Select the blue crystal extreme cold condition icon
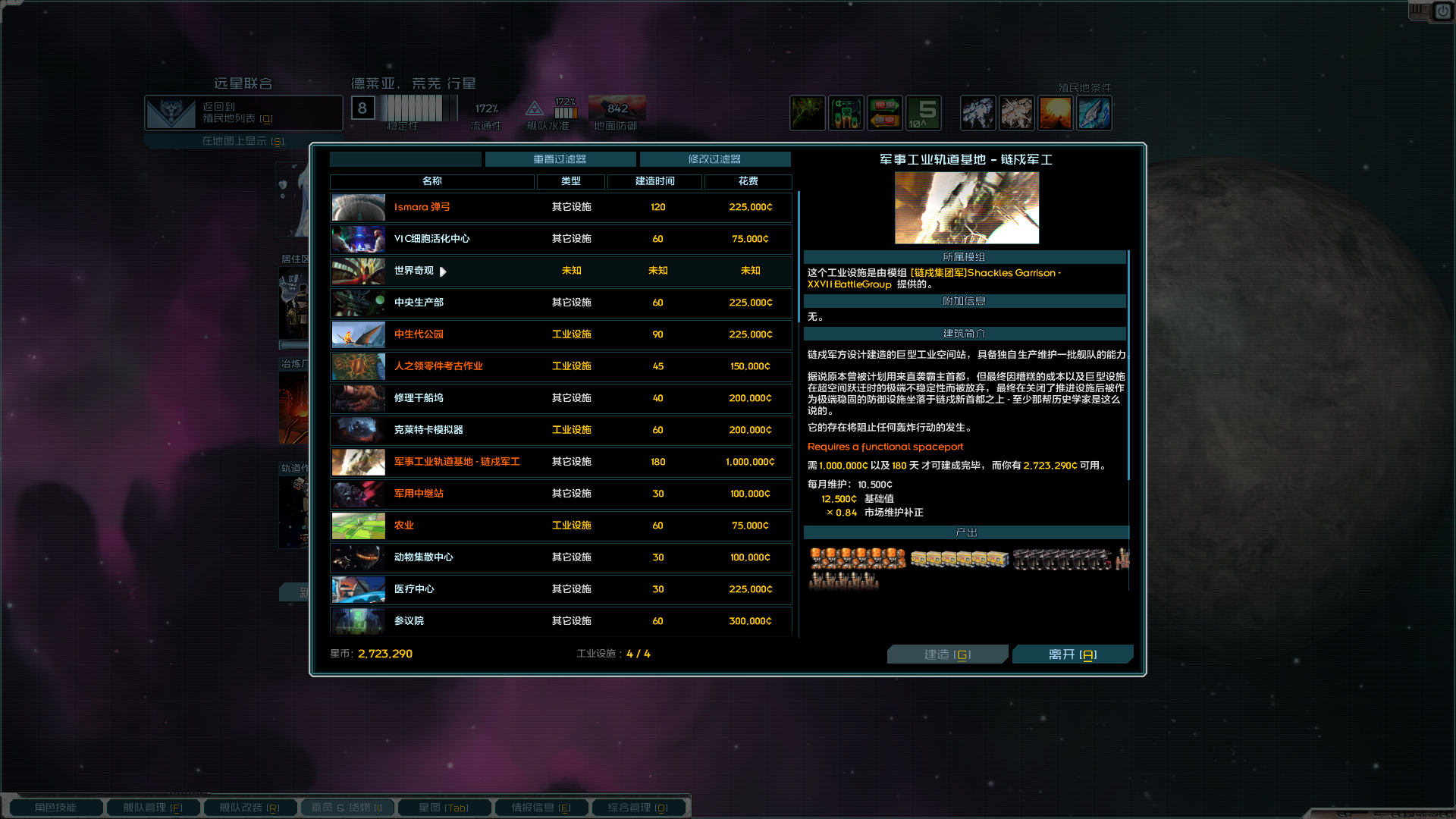The width and height of the screenshot is (1456, 819). 1094,112
